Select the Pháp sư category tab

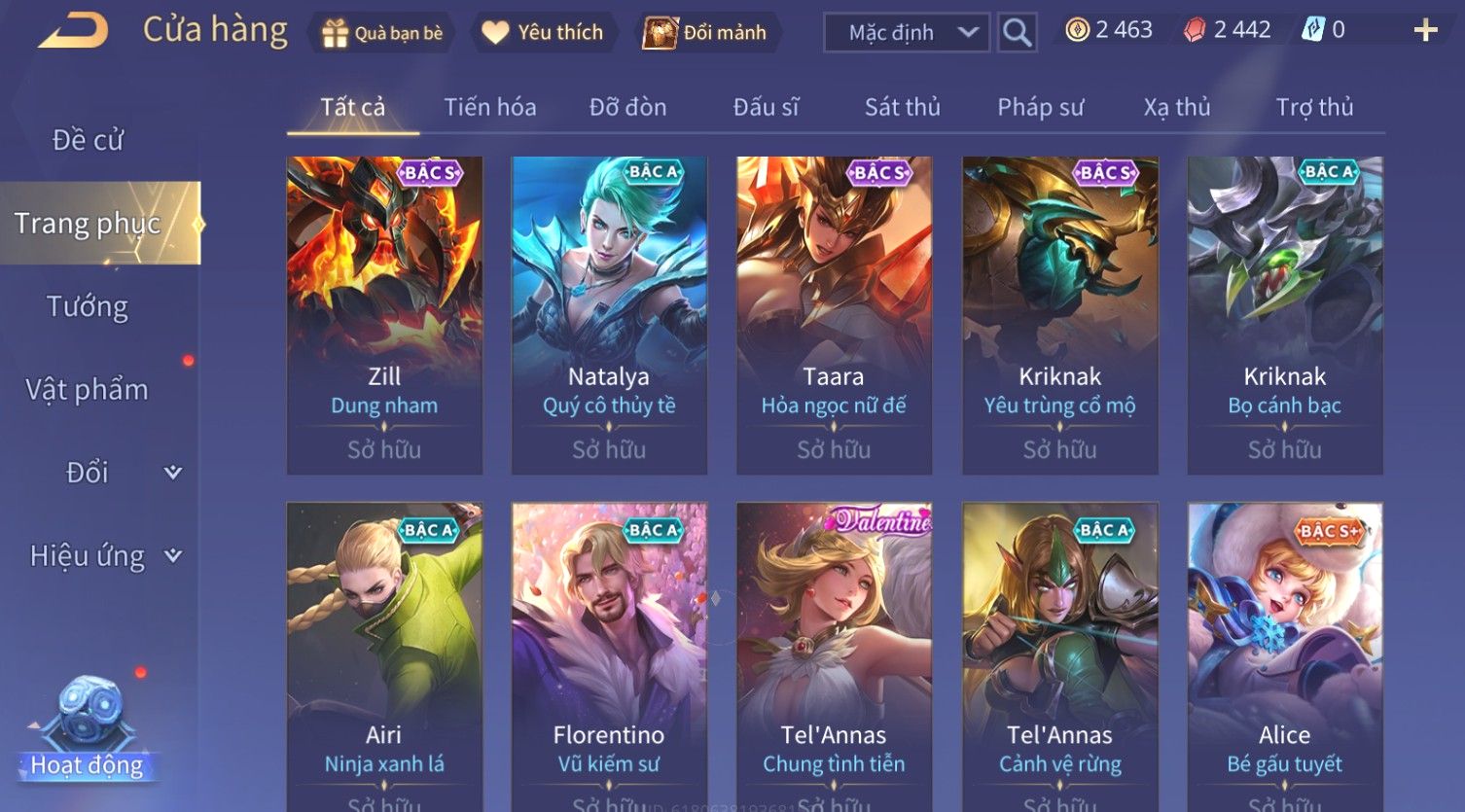click(1040, 107)
